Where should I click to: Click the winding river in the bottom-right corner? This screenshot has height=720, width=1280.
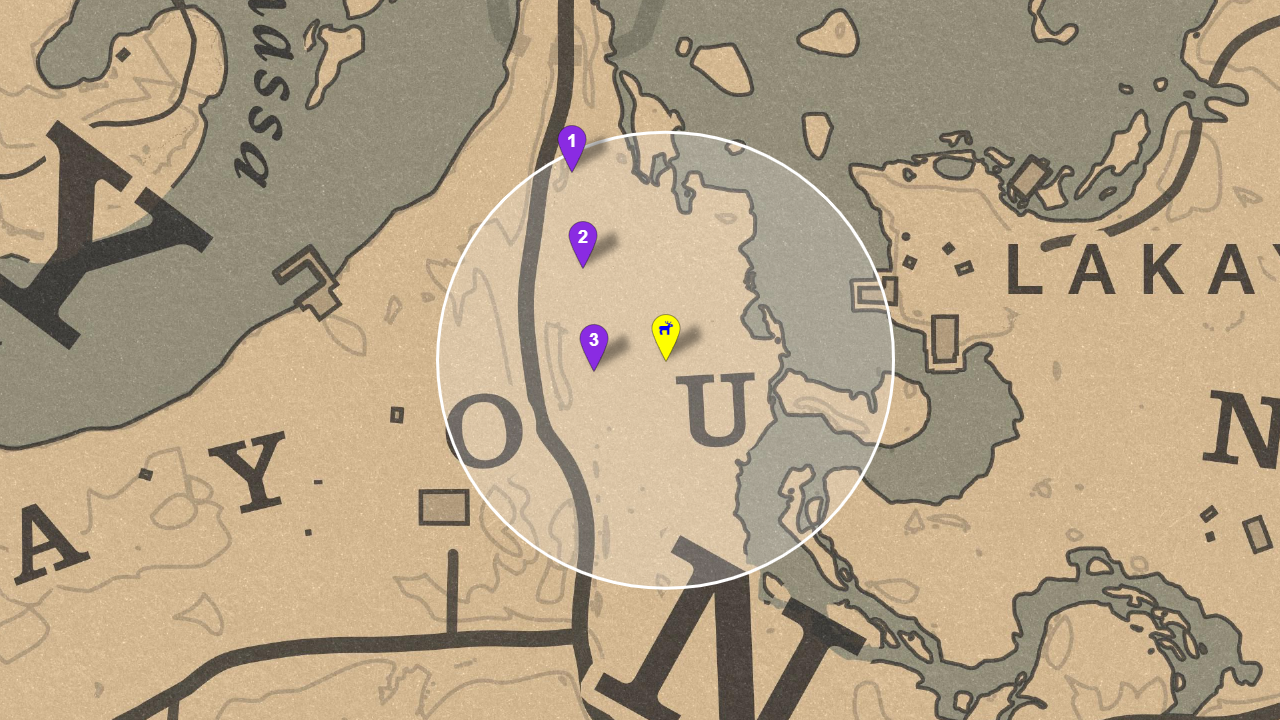pos(1100,620)
